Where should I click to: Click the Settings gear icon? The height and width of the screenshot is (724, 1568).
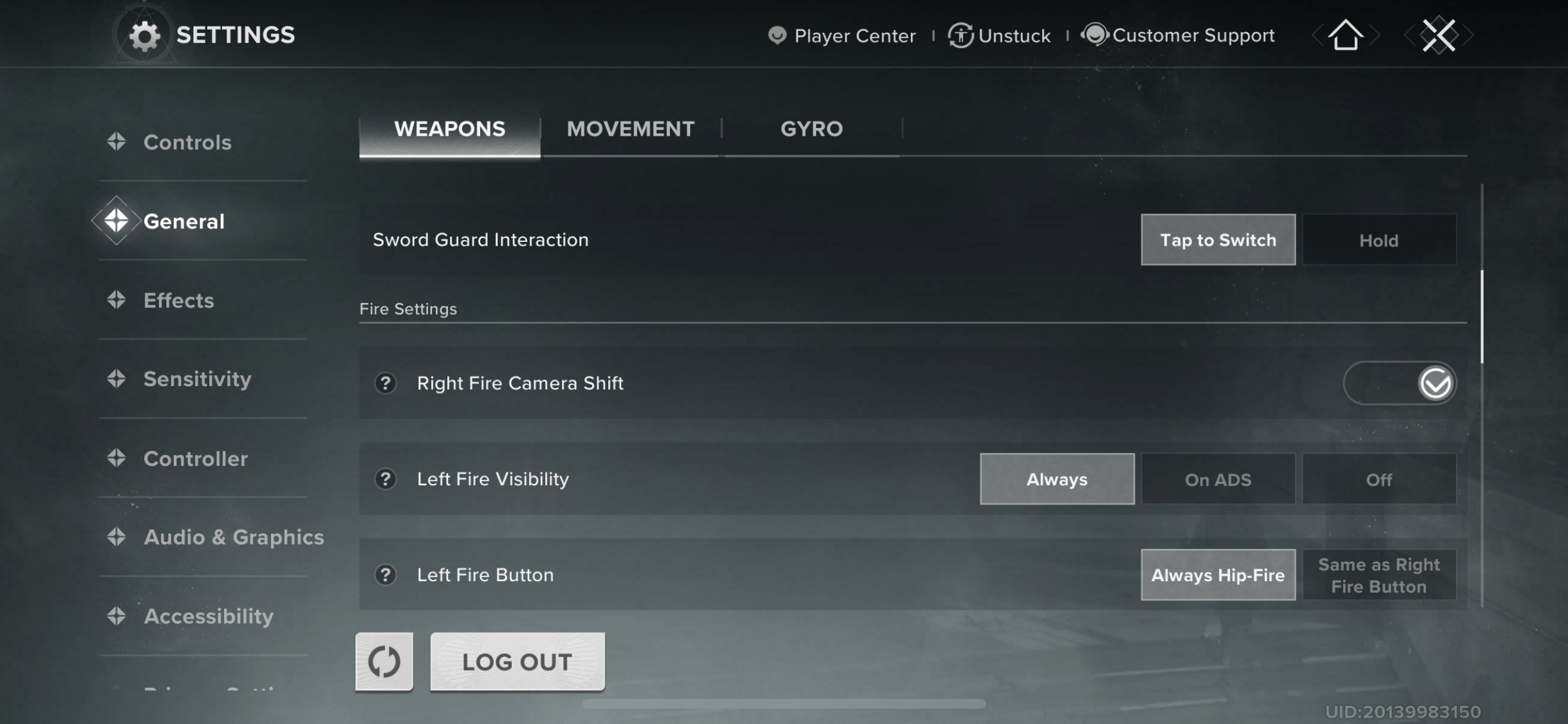click(x=145, y=35)
